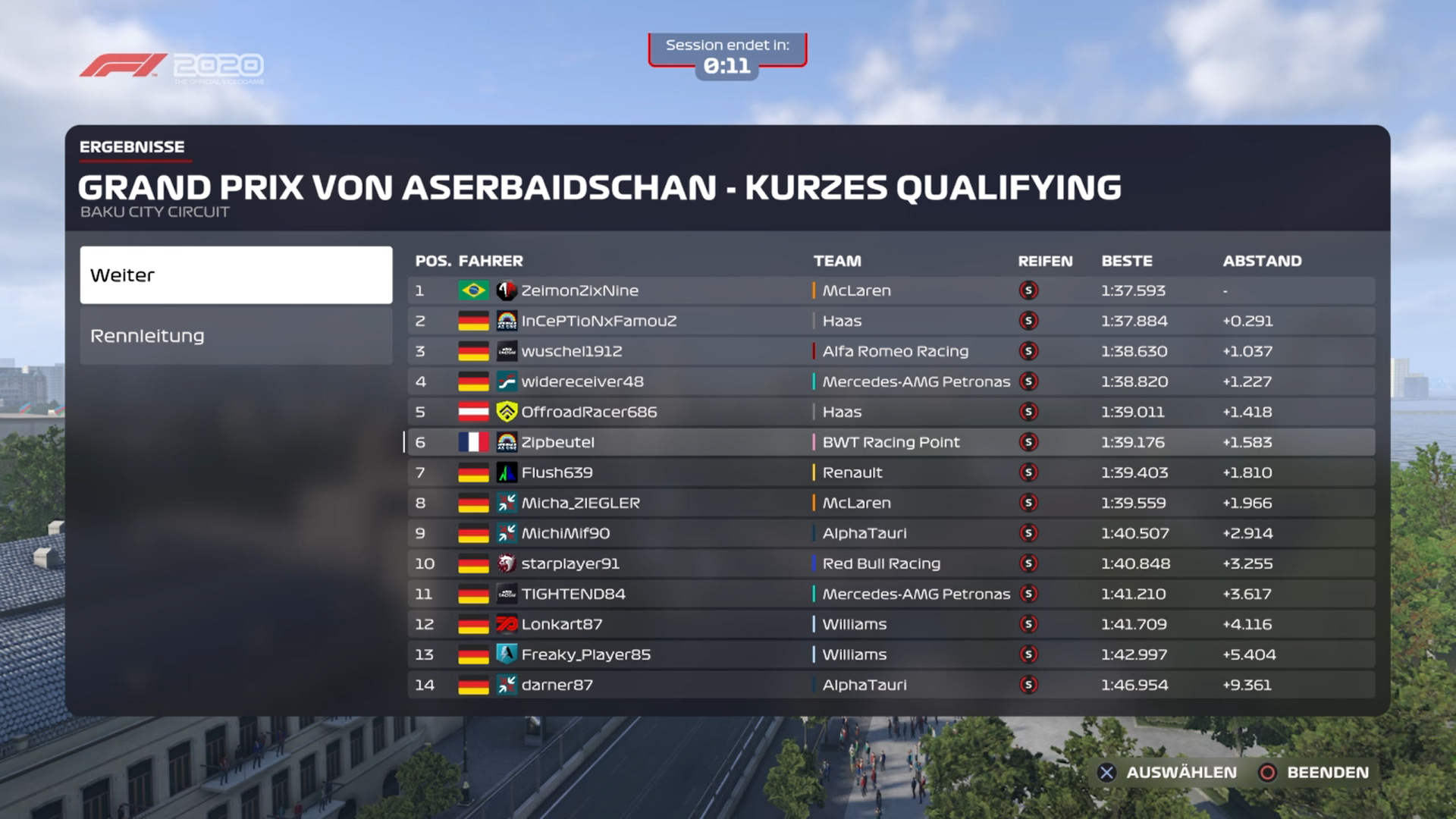
Task: Highlight the Zipbeutel driver row
Action: coord(890,442)
